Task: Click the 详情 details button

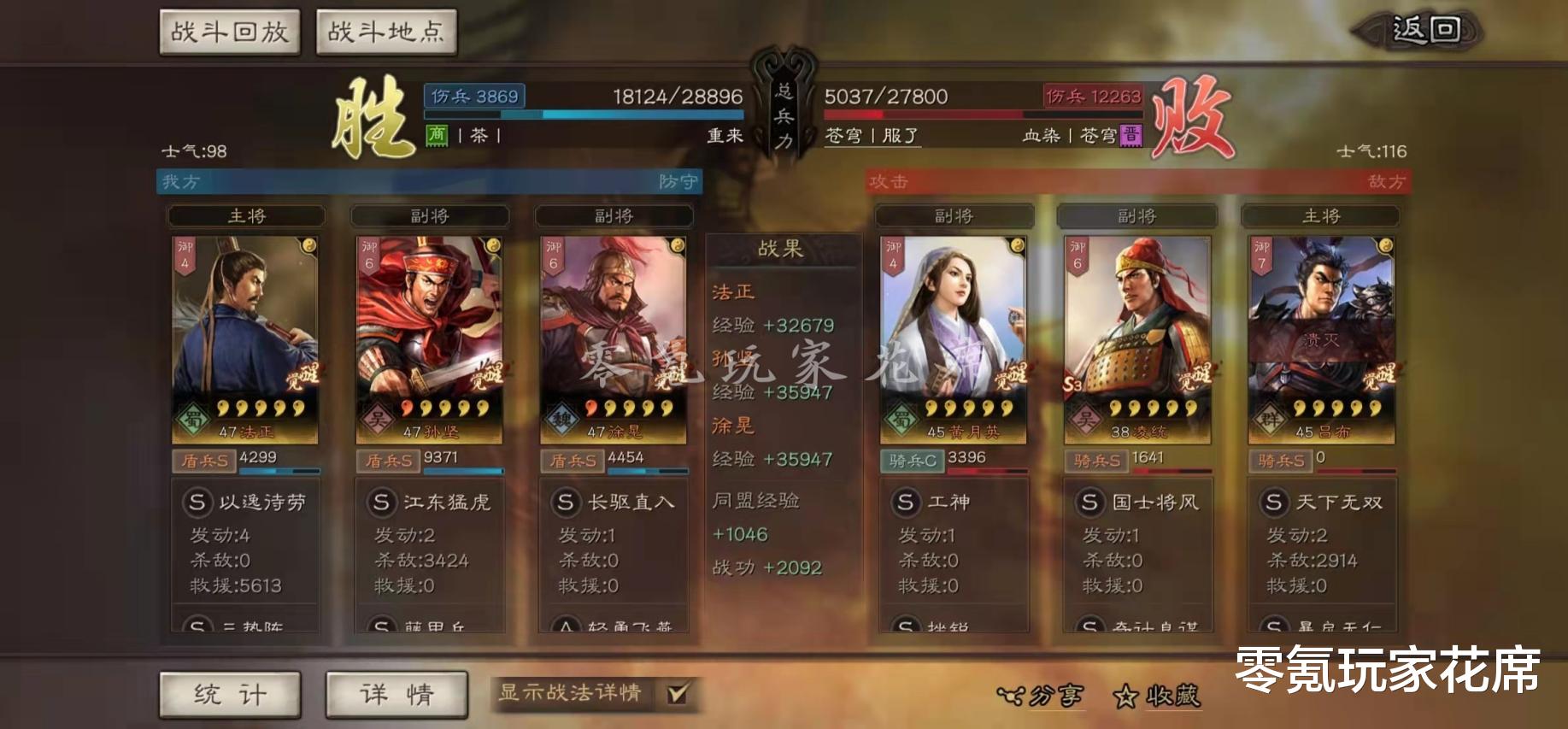Action: tap(396, 694)
